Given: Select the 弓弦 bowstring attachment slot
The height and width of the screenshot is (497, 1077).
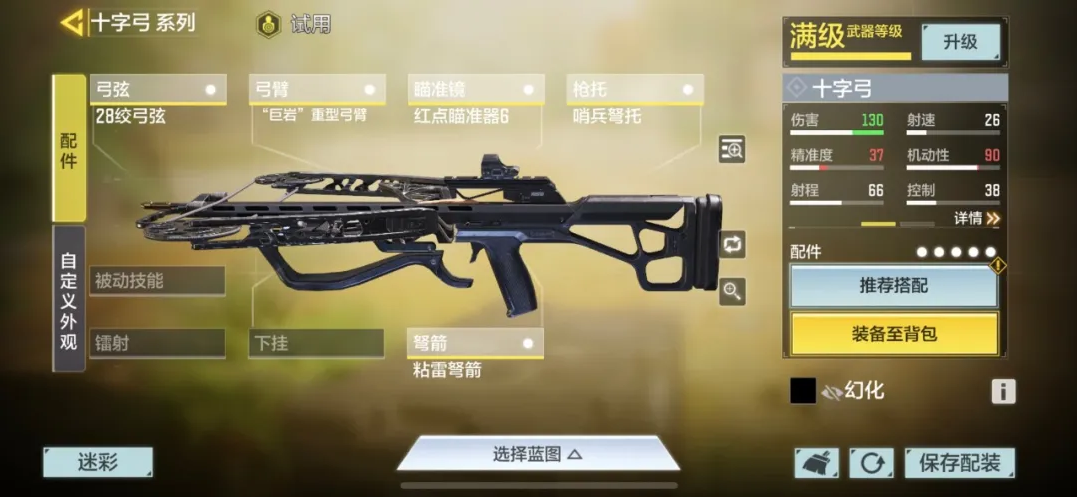Looking at the screenshot, I should (157, 90).
